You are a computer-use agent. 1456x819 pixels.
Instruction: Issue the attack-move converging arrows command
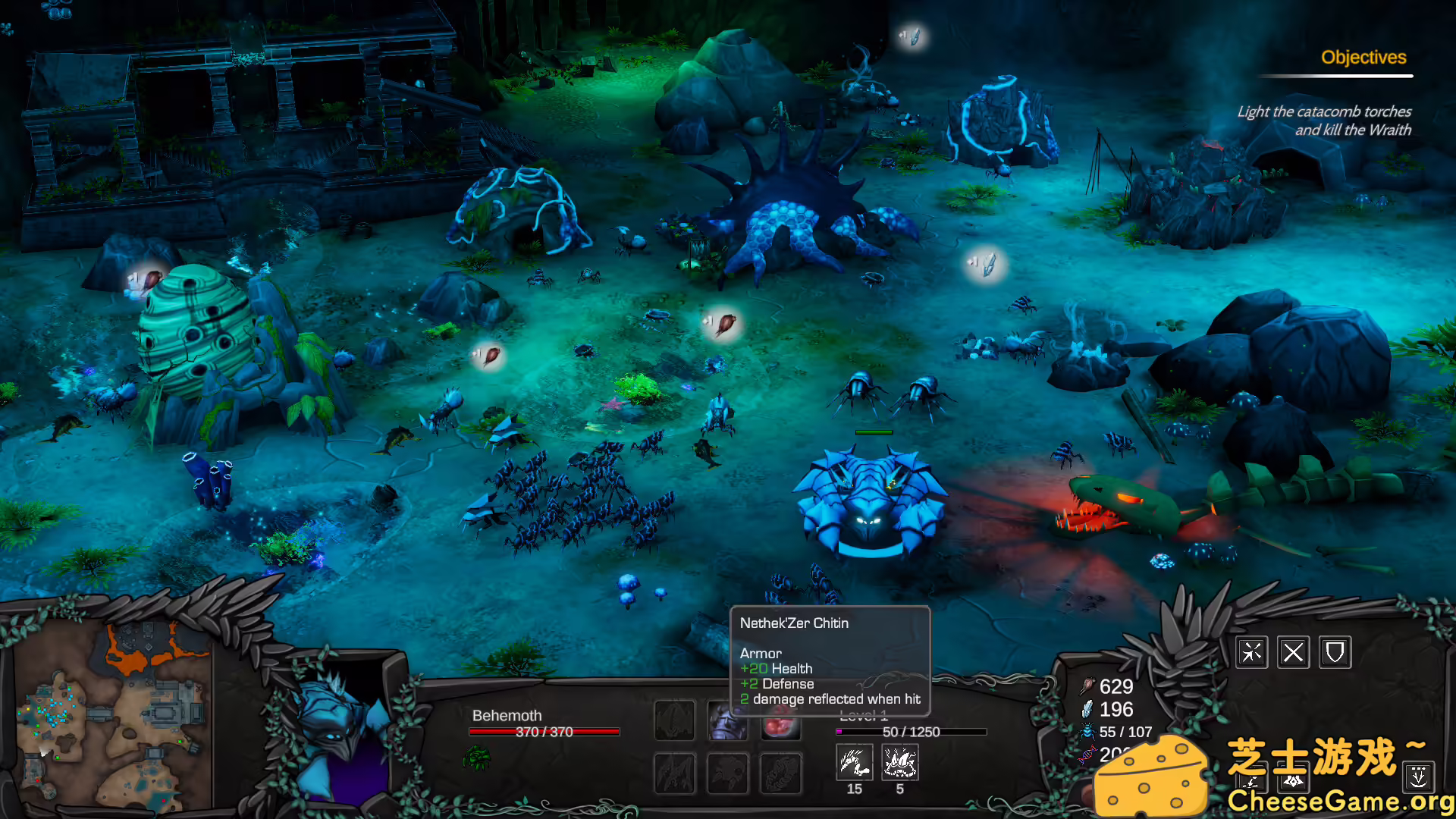coord(1252,652)
